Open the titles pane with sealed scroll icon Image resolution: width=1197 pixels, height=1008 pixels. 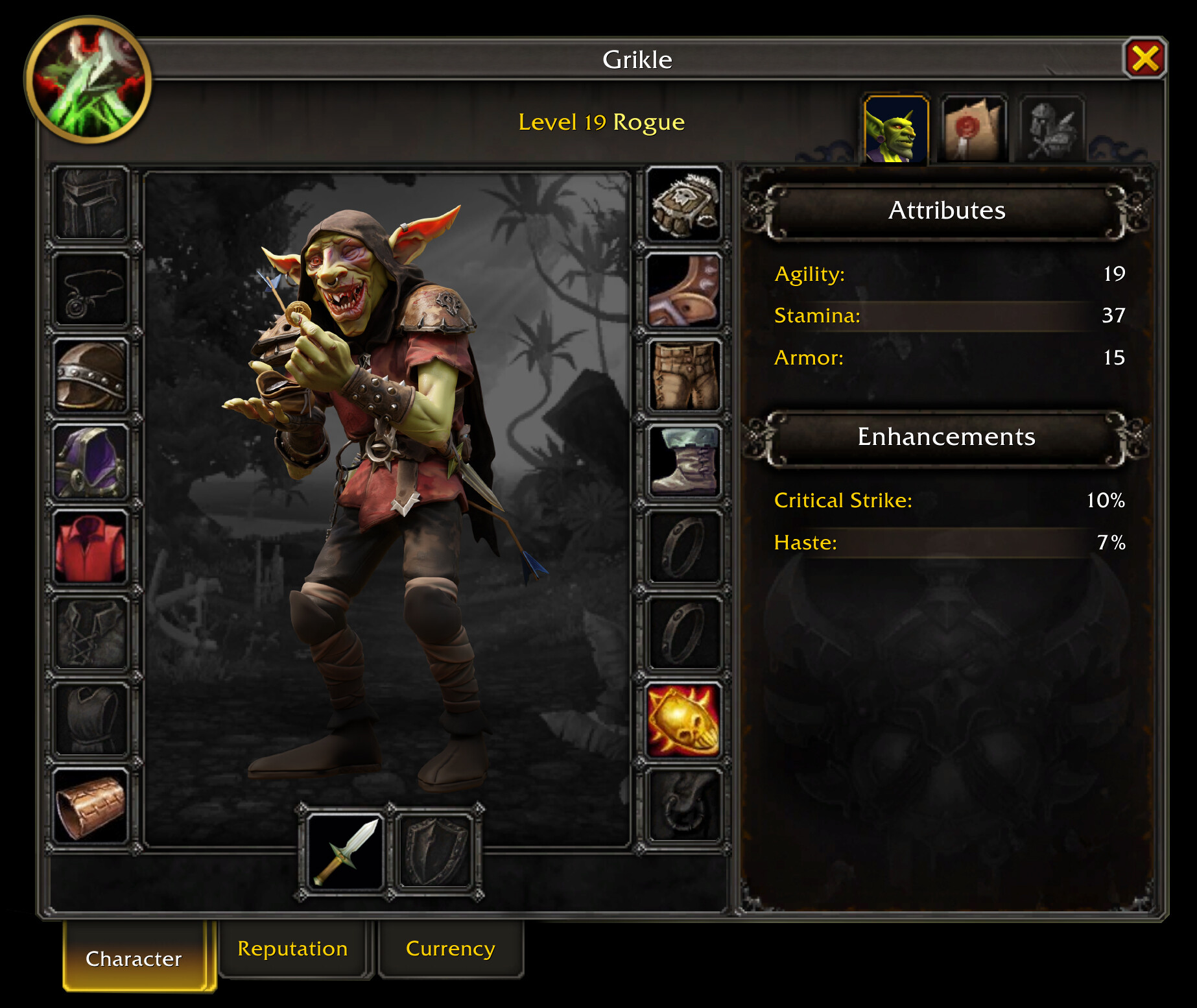tap(973, 130)
